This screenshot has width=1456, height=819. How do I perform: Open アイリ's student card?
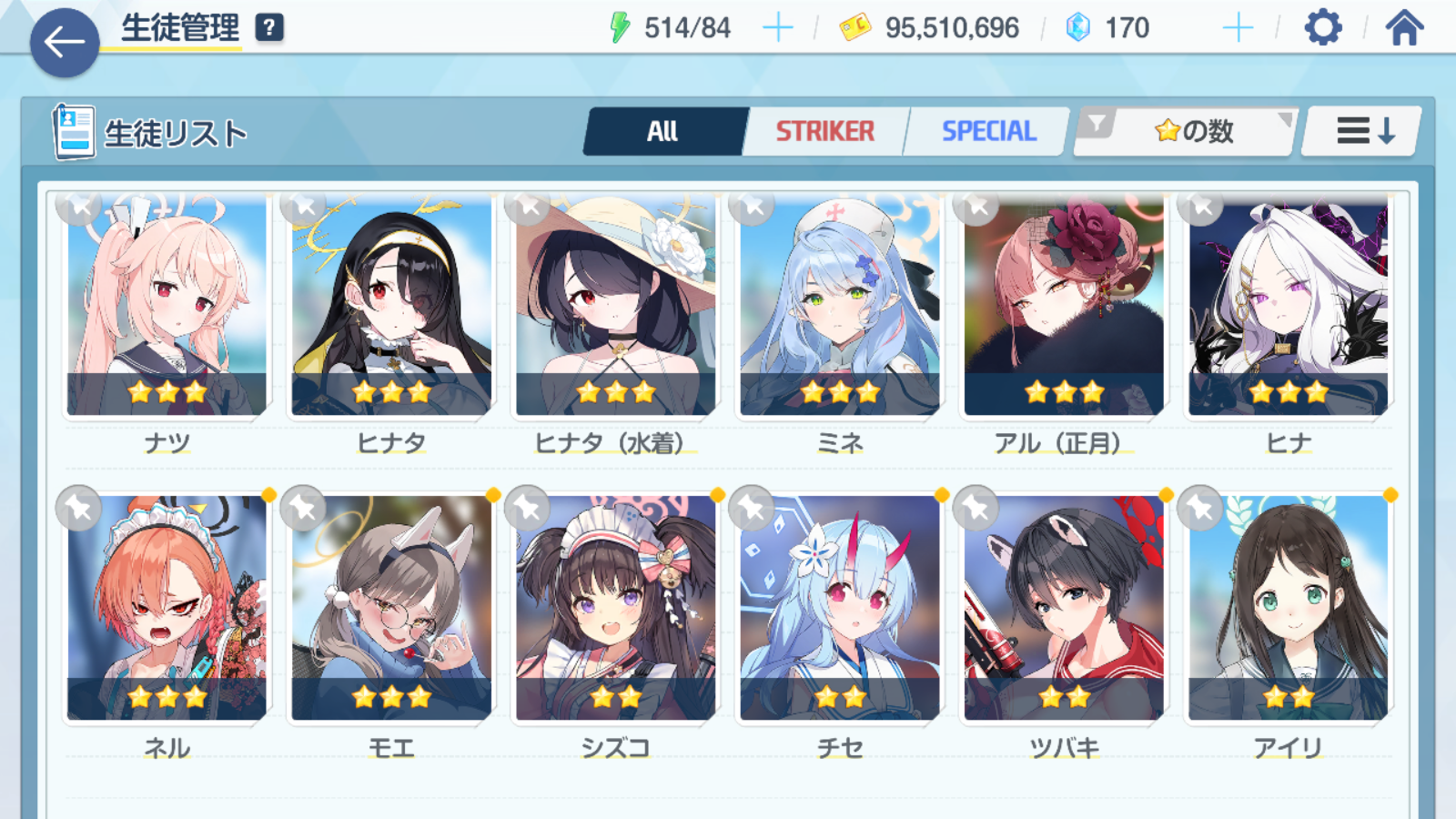[x=1288, y=608]
